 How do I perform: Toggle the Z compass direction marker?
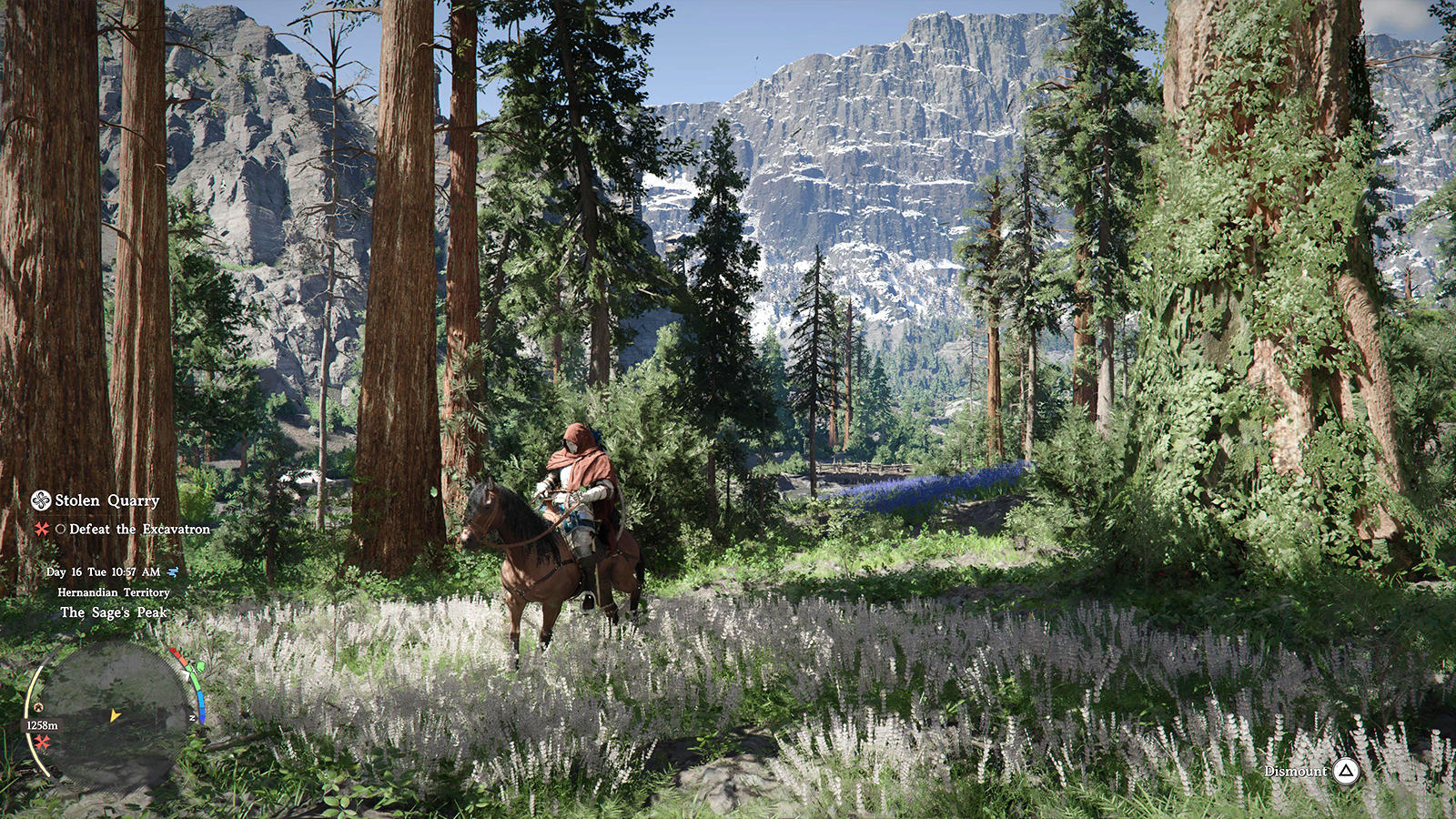coord(192,718)
